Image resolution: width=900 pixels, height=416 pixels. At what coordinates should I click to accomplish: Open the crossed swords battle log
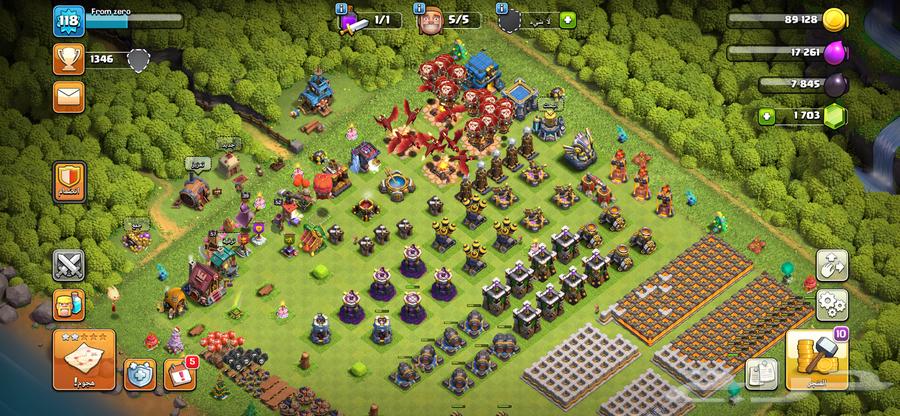pyautogui.click(x=69, y=265)
